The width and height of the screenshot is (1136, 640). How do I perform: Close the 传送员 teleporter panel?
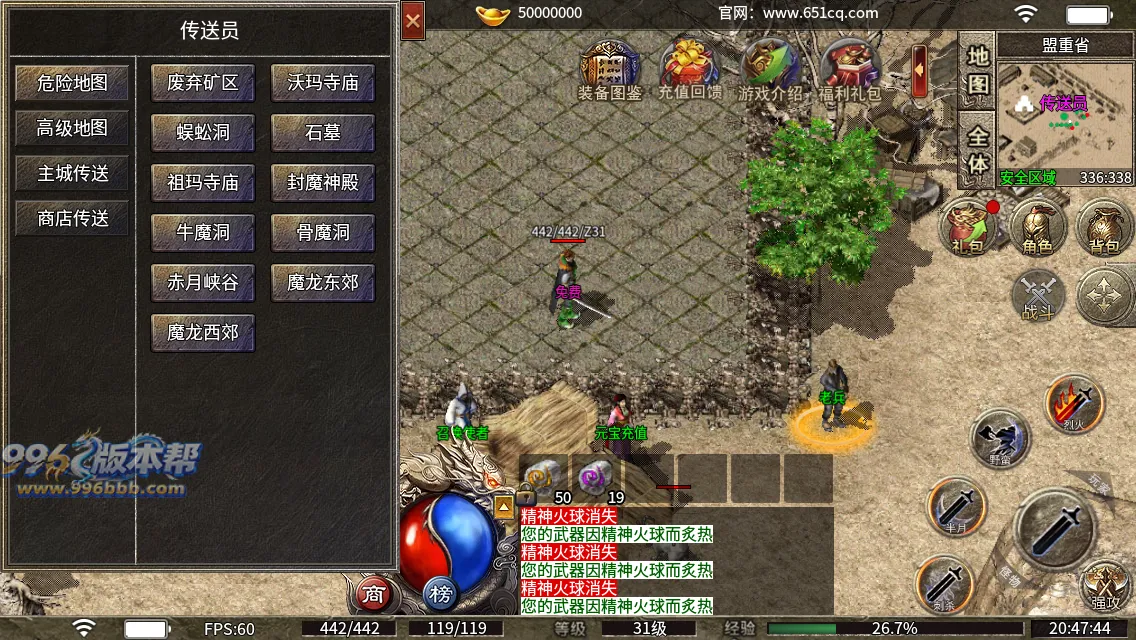(x=413, y=20)
